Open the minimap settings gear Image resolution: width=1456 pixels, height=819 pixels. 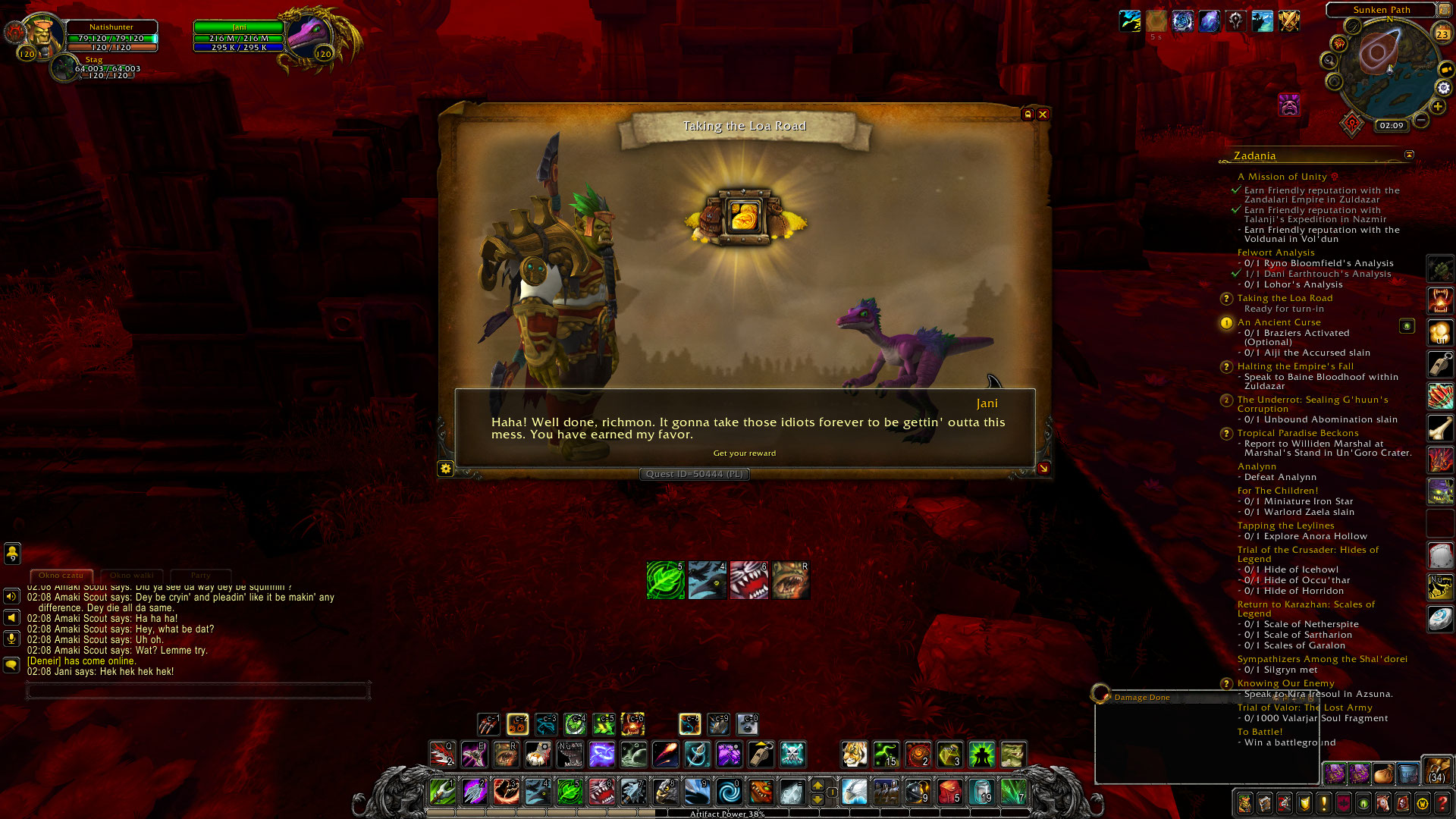[x=1443, y=88]
